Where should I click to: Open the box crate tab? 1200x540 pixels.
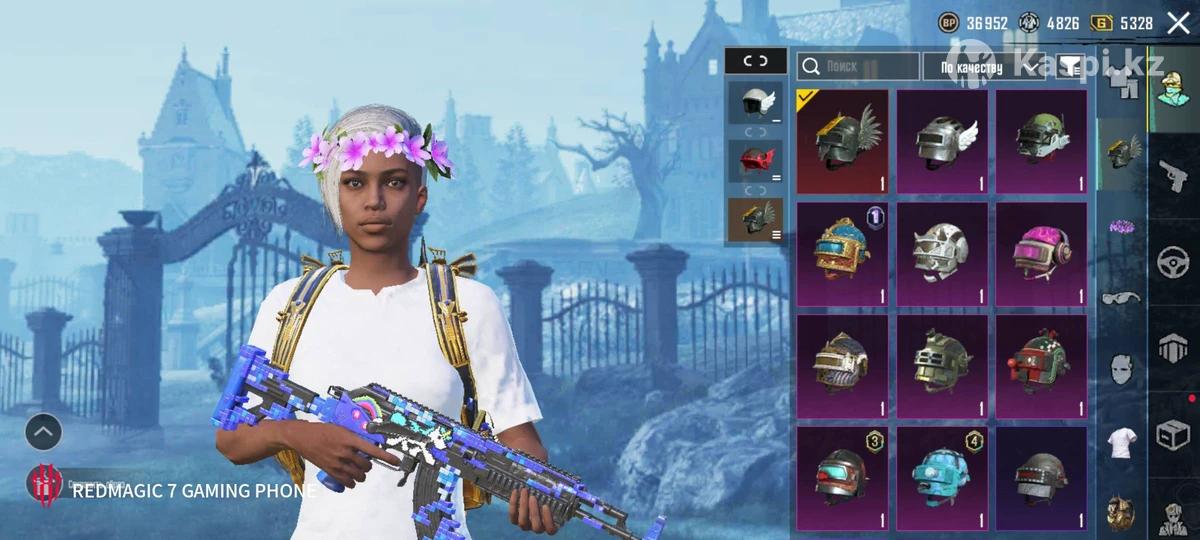1174,435
